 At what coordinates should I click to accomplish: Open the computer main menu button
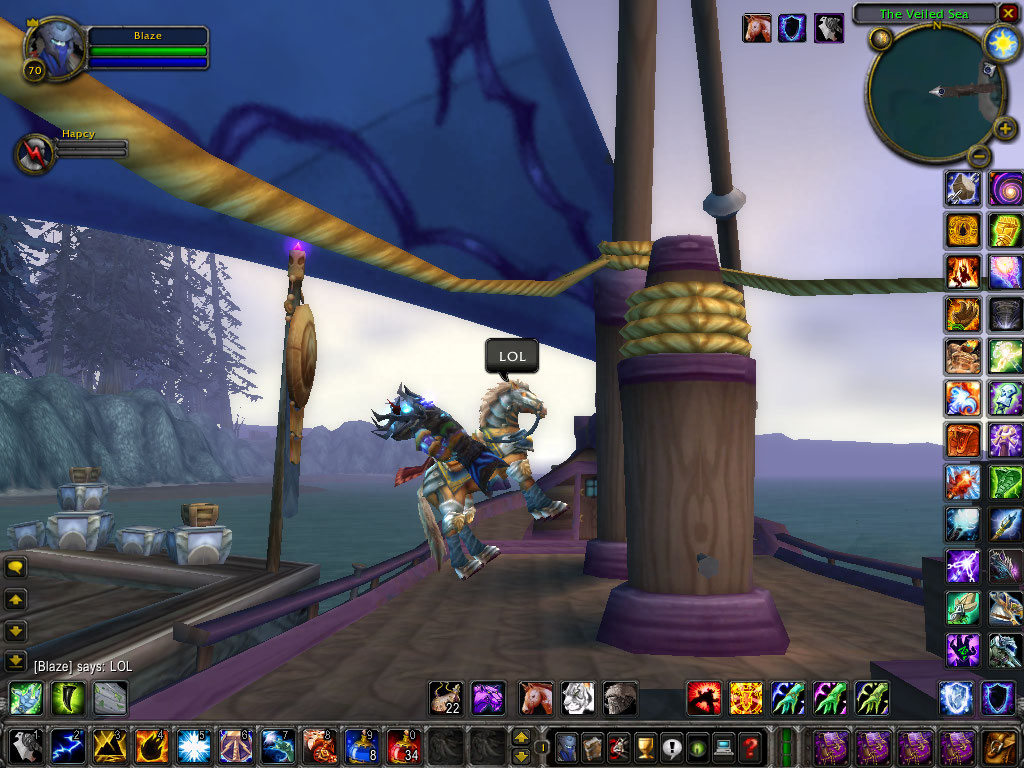[x=724, y=746]
